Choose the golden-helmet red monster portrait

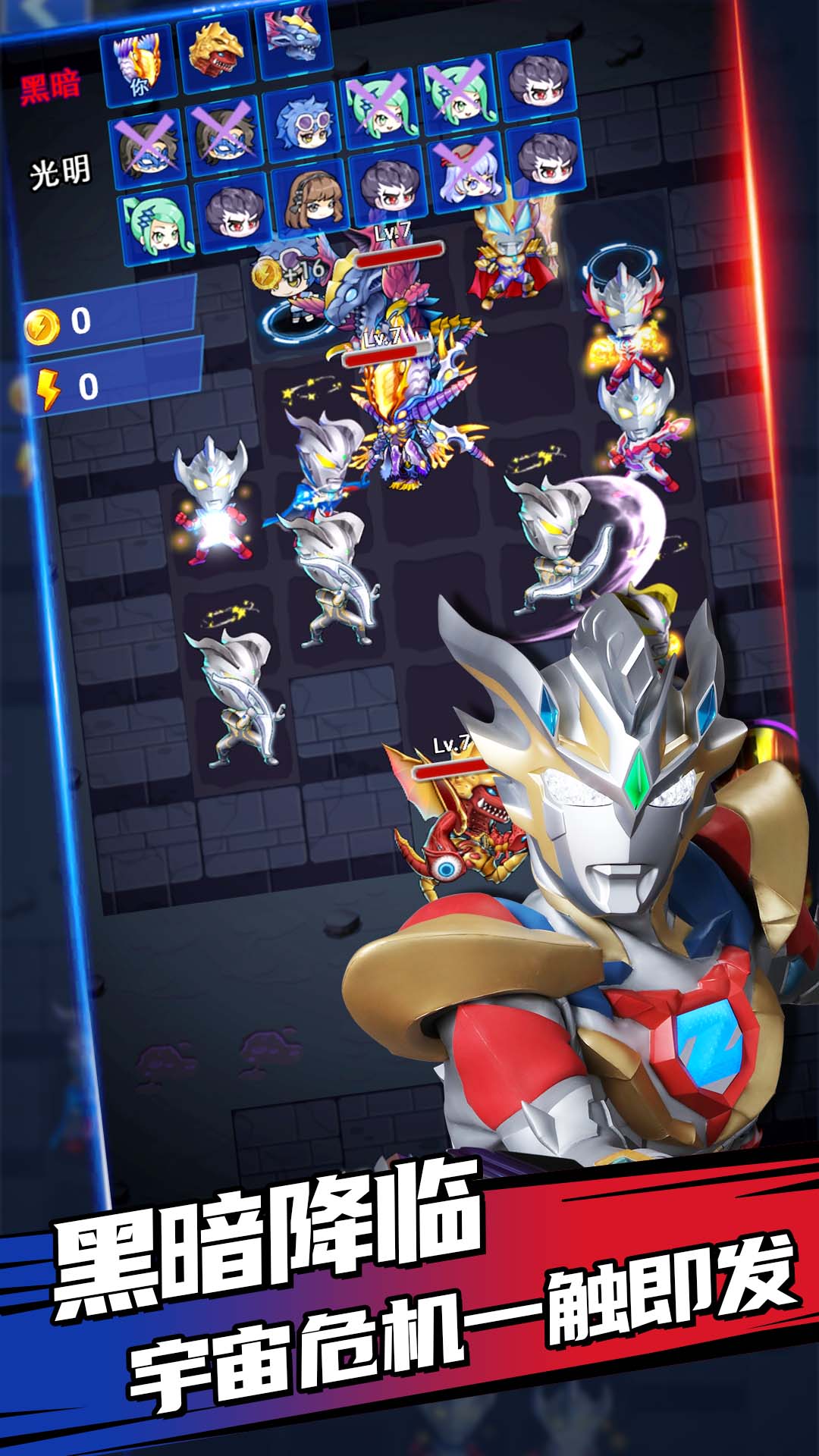[x=216, y=49]
